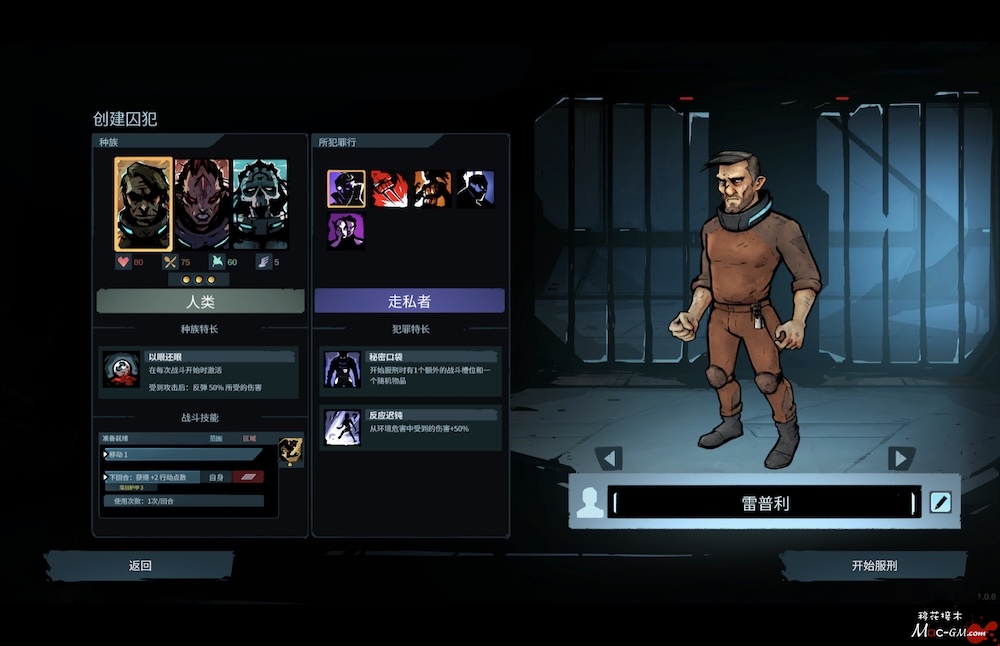Image resolution: width=1000 pixels, height=646 pixels.
Task: Click the 雷普利 name field
Action: tap(764, 502)
